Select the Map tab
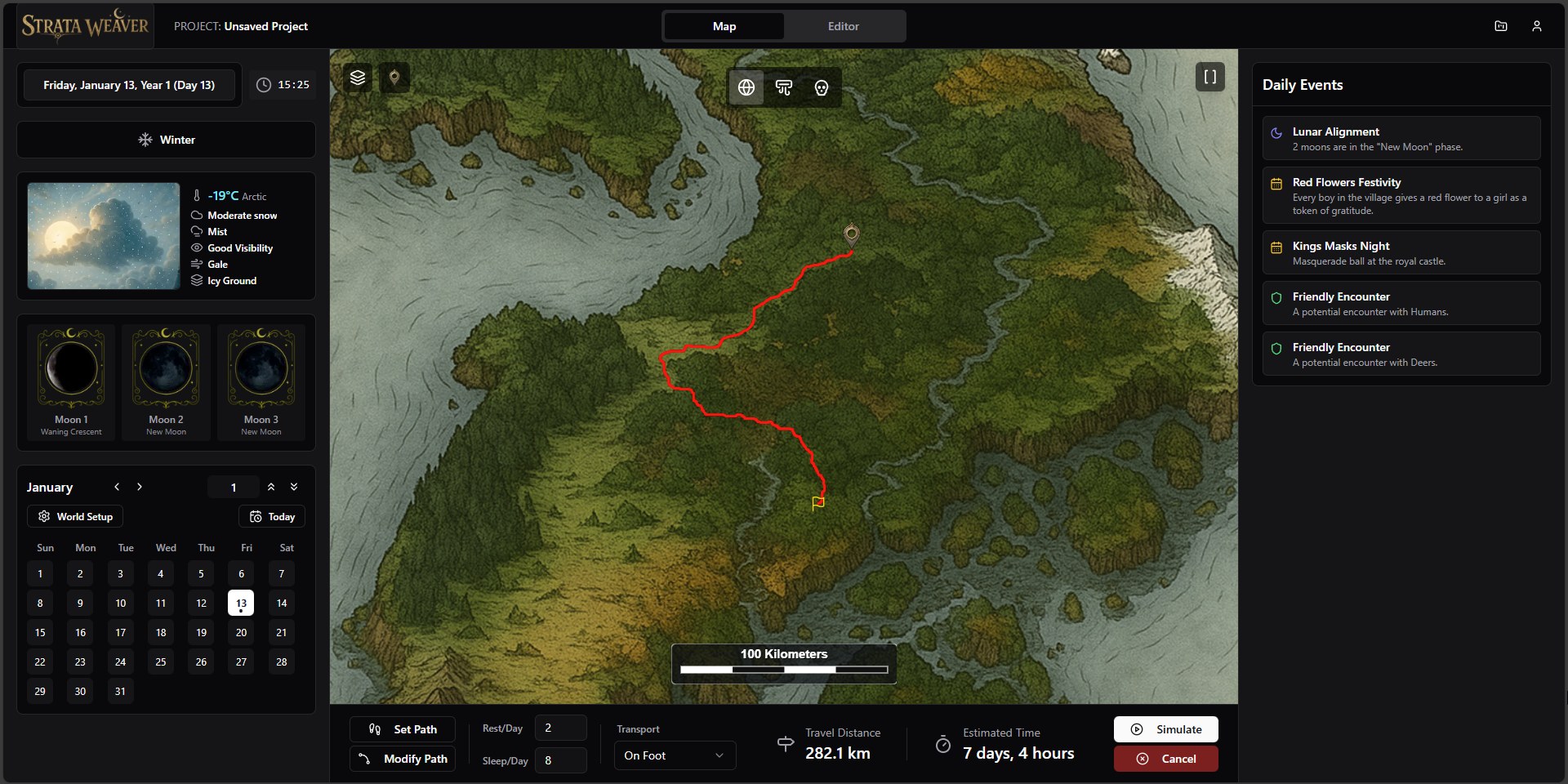Screen dimensions: 1568x784 724,25
